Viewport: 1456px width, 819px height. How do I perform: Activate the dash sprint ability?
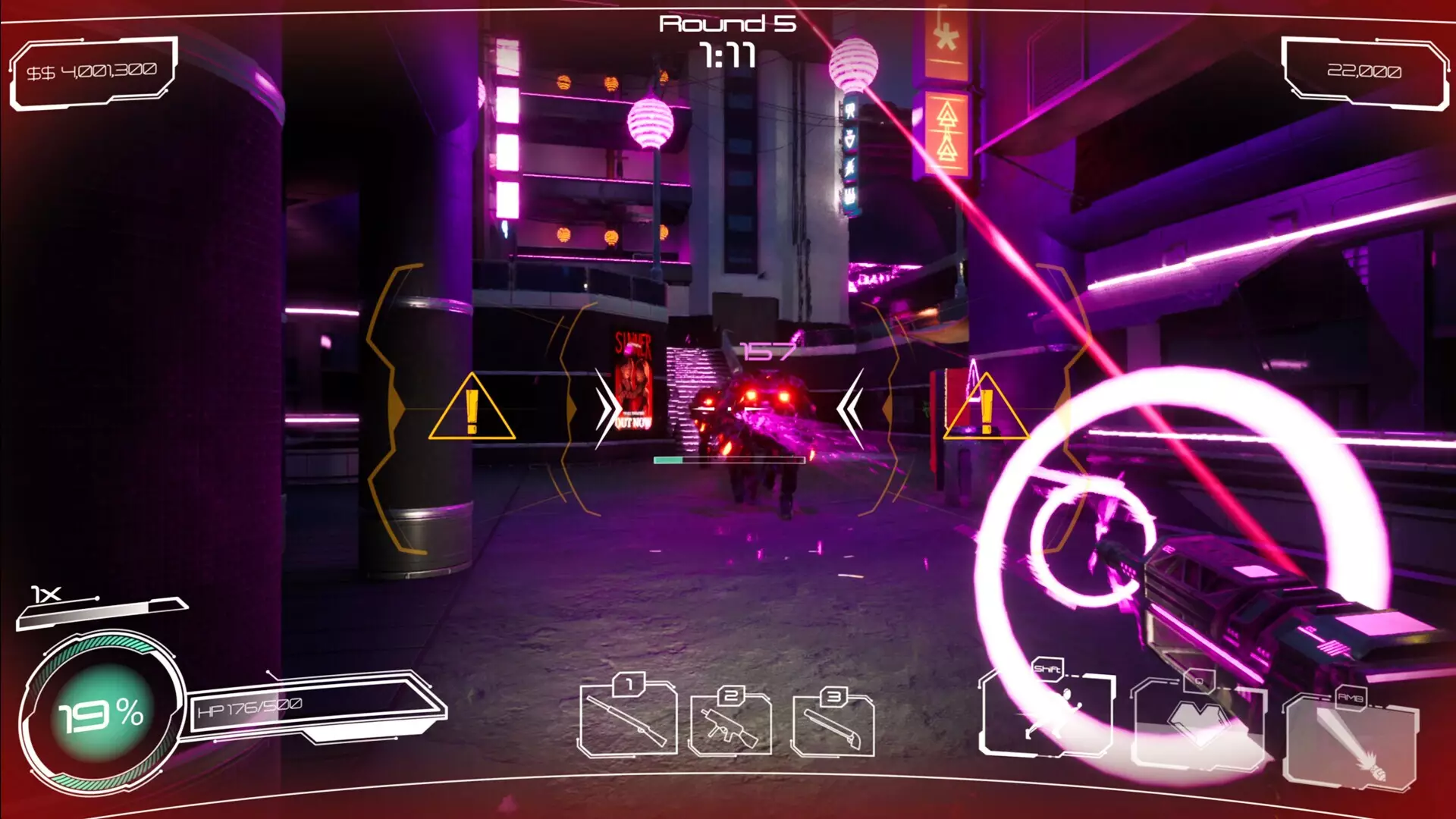[x=1046, y=713]
